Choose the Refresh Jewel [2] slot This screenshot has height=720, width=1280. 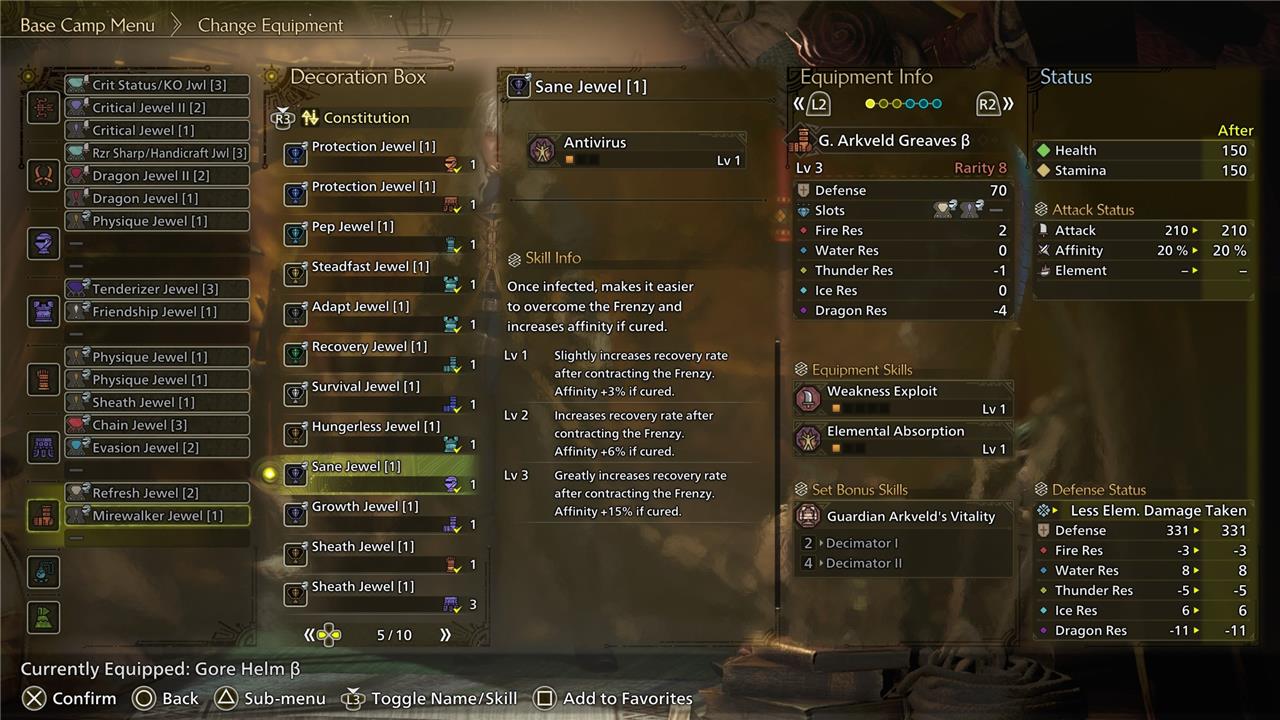[x=158, y=493]
